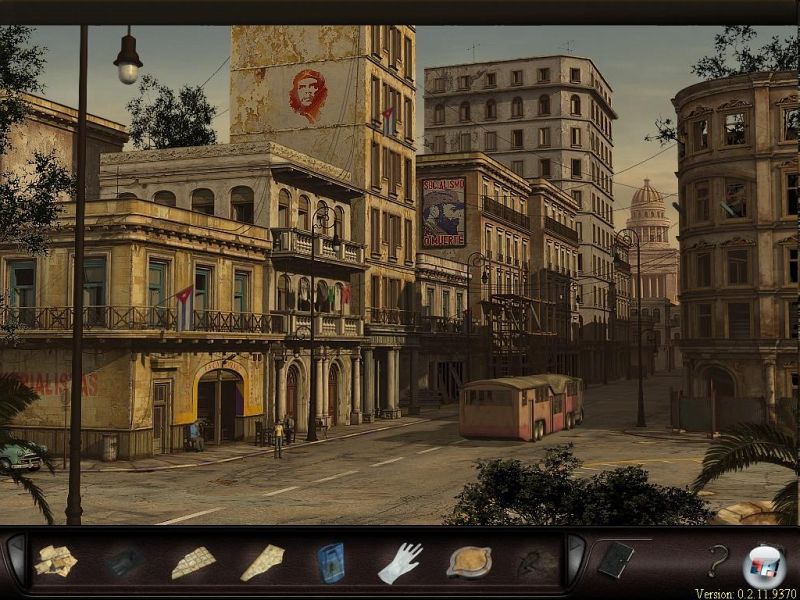The image size is (800, 600).
Task: Select the faint dark item after the dish
Action: tap(533, 564)
